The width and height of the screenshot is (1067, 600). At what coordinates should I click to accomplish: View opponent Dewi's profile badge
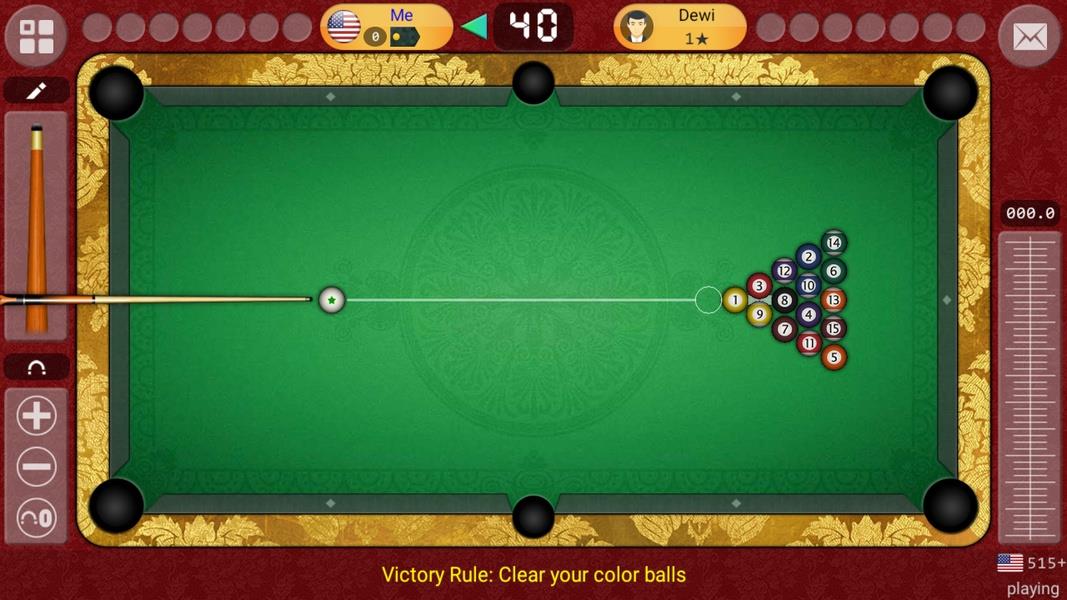click(680, 27)
